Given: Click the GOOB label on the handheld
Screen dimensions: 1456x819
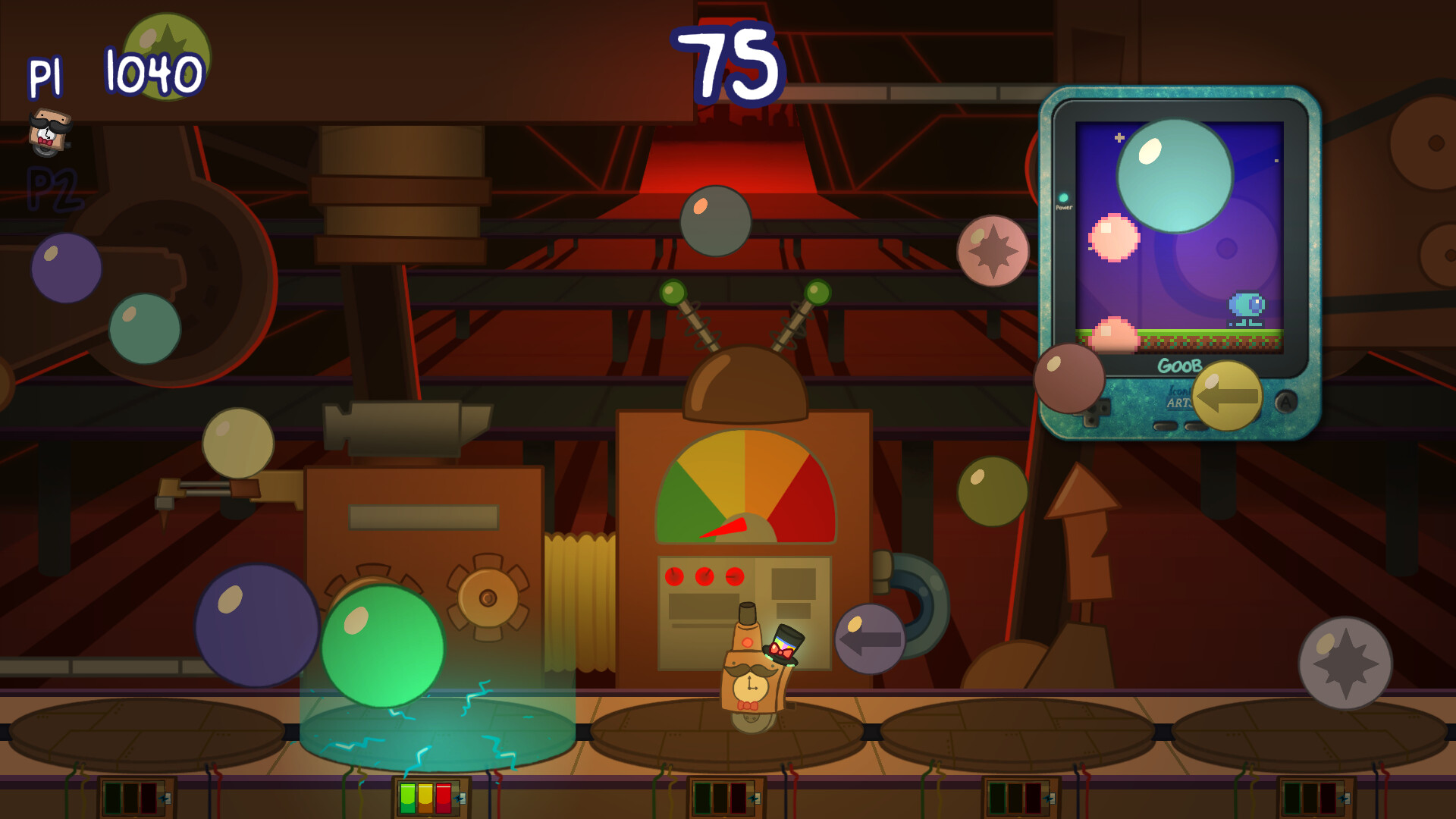Looking at the screenshot, I should 1181,365.
